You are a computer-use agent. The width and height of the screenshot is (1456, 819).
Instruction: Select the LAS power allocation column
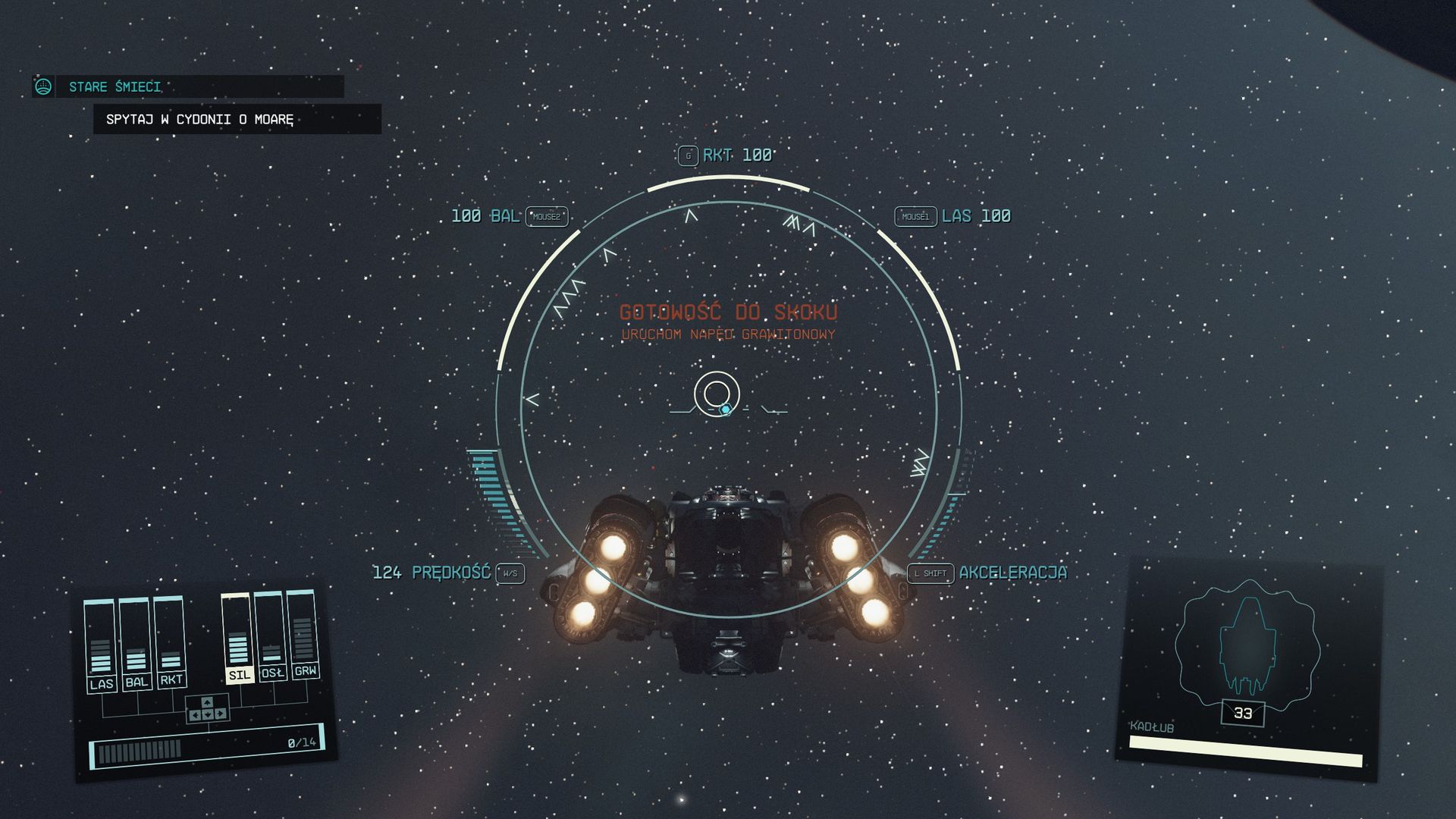(100, 645)
